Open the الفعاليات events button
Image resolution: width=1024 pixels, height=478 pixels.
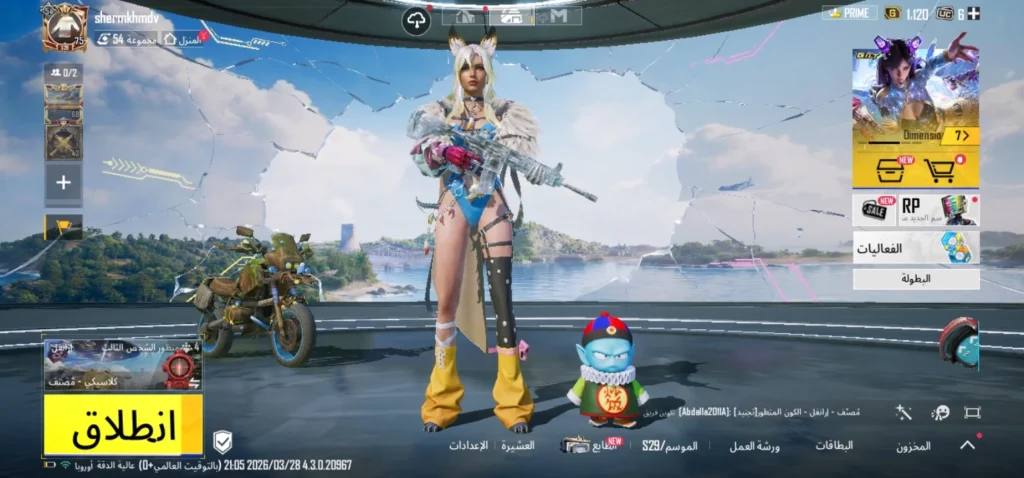click(915, 248)
